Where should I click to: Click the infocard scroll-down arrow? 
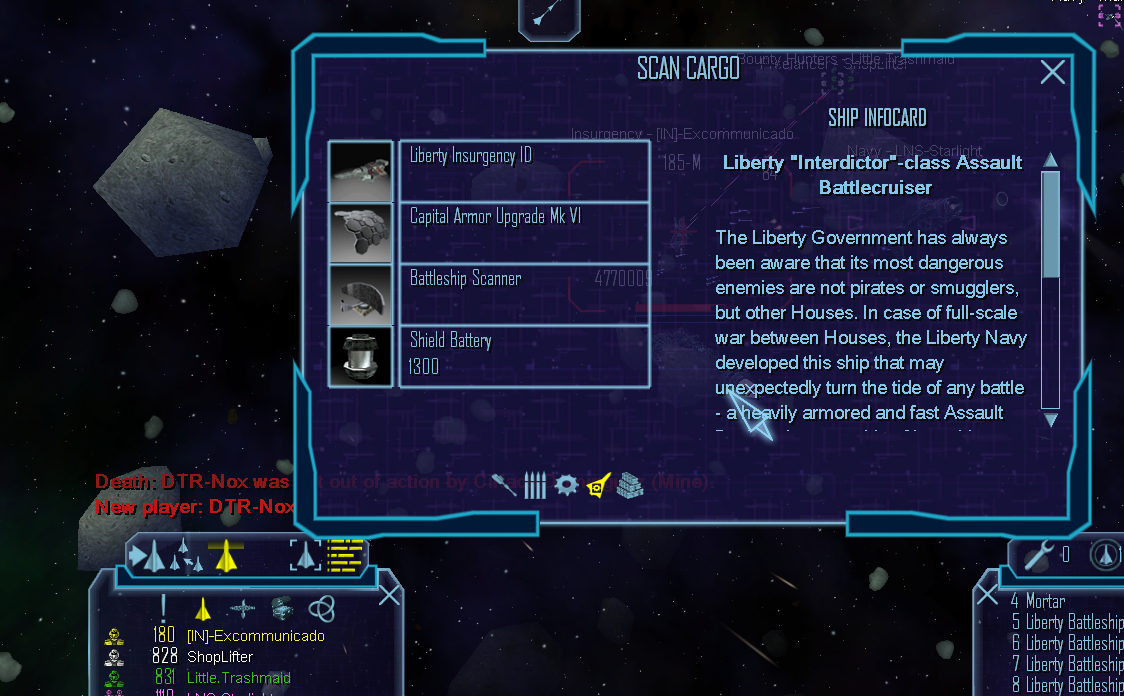pyautogui.click(x=1050, y=420)
